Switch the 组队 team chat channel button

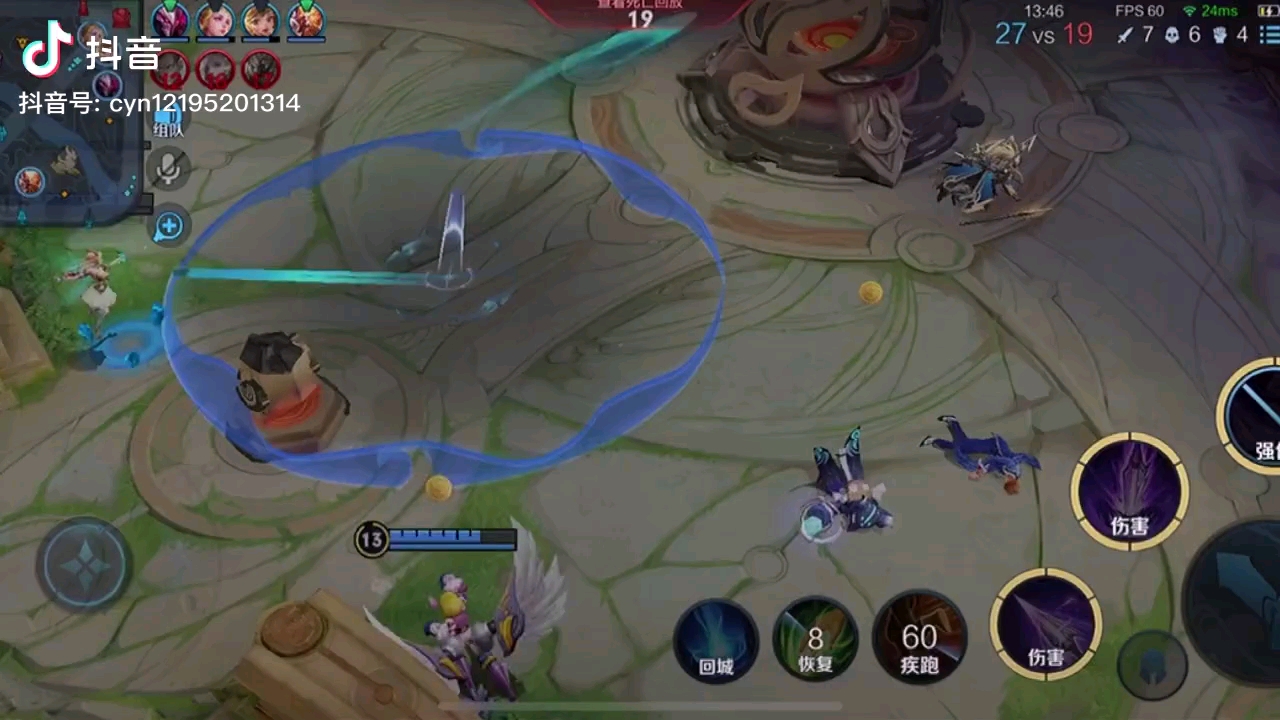click(167, 122)
